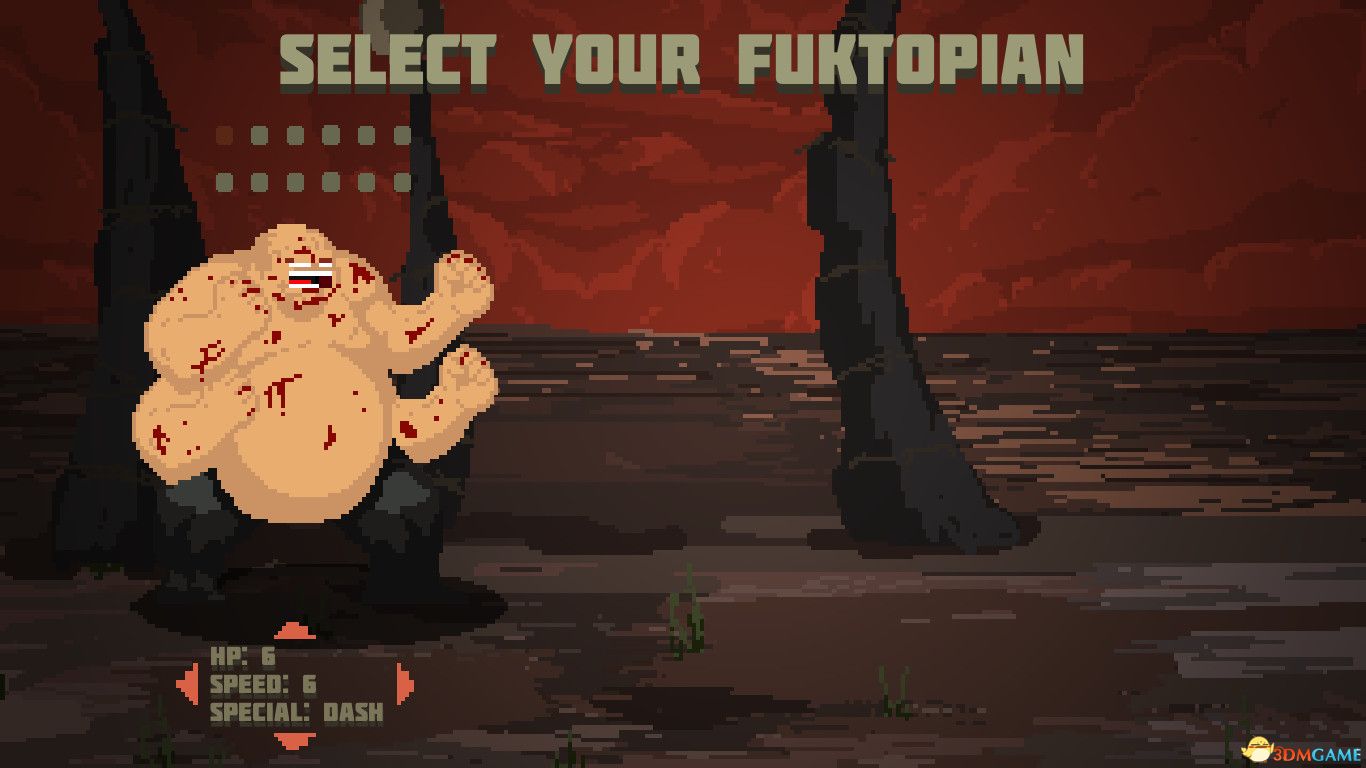Select the last character slot in the top row
Screen dimensions: 1366x768
click(x=403, y=134)
